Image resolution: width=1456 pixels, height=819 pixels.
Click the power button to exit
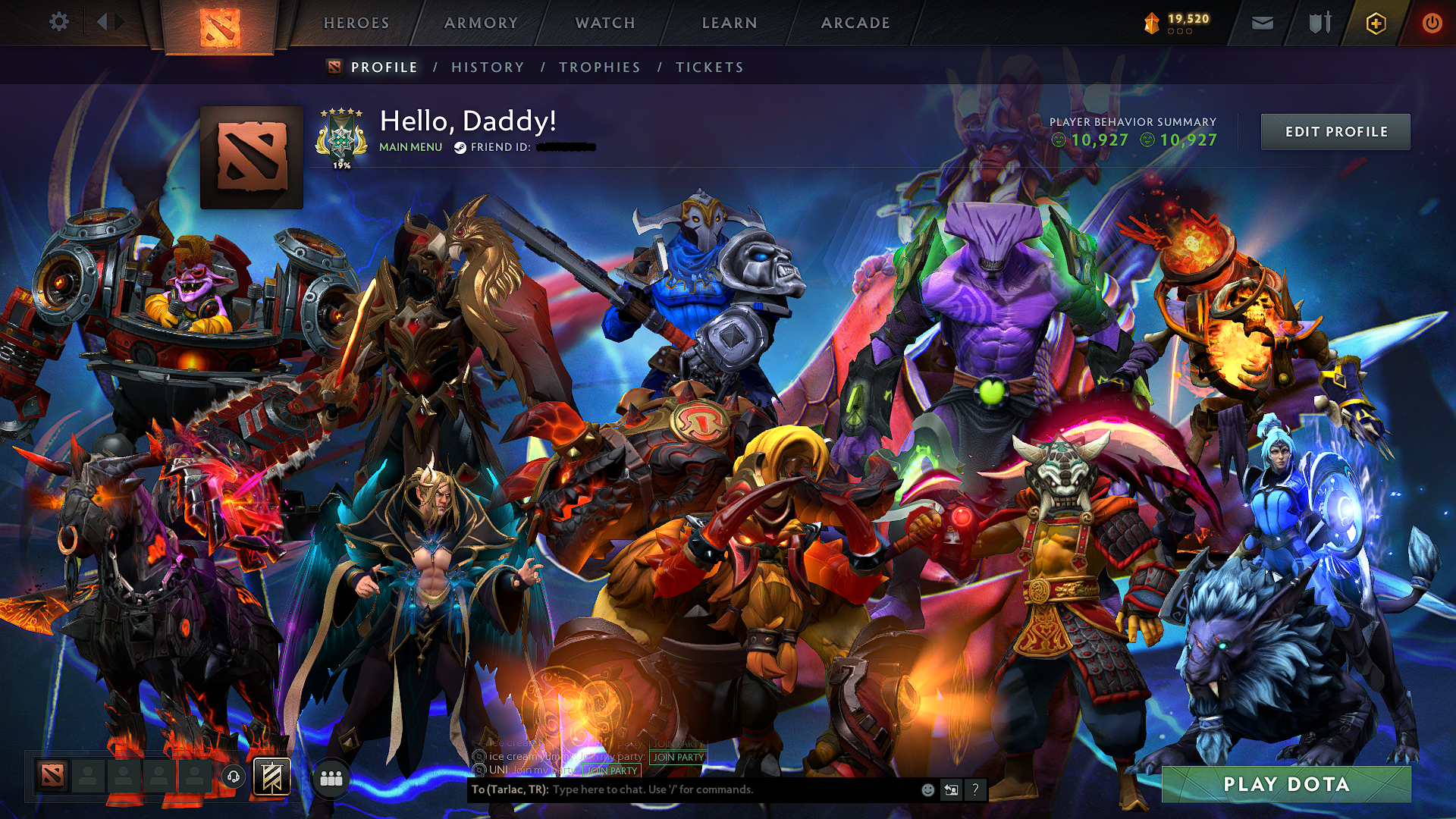pos(1435,23)
